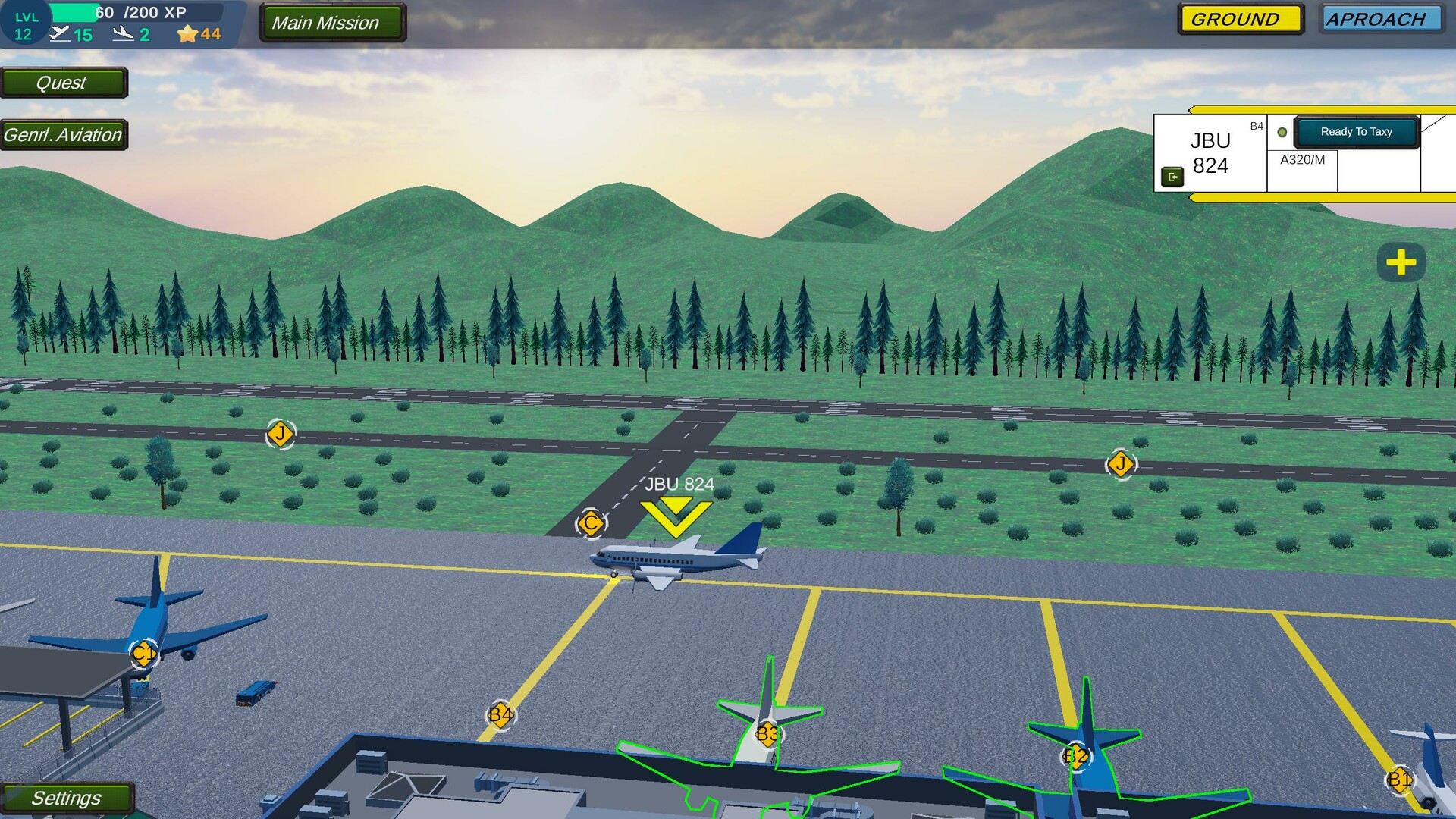The height and width of the screenshot is (819, 1456).
Task: Click the departures plane icon in the HUD
Action: coord(62,33)
